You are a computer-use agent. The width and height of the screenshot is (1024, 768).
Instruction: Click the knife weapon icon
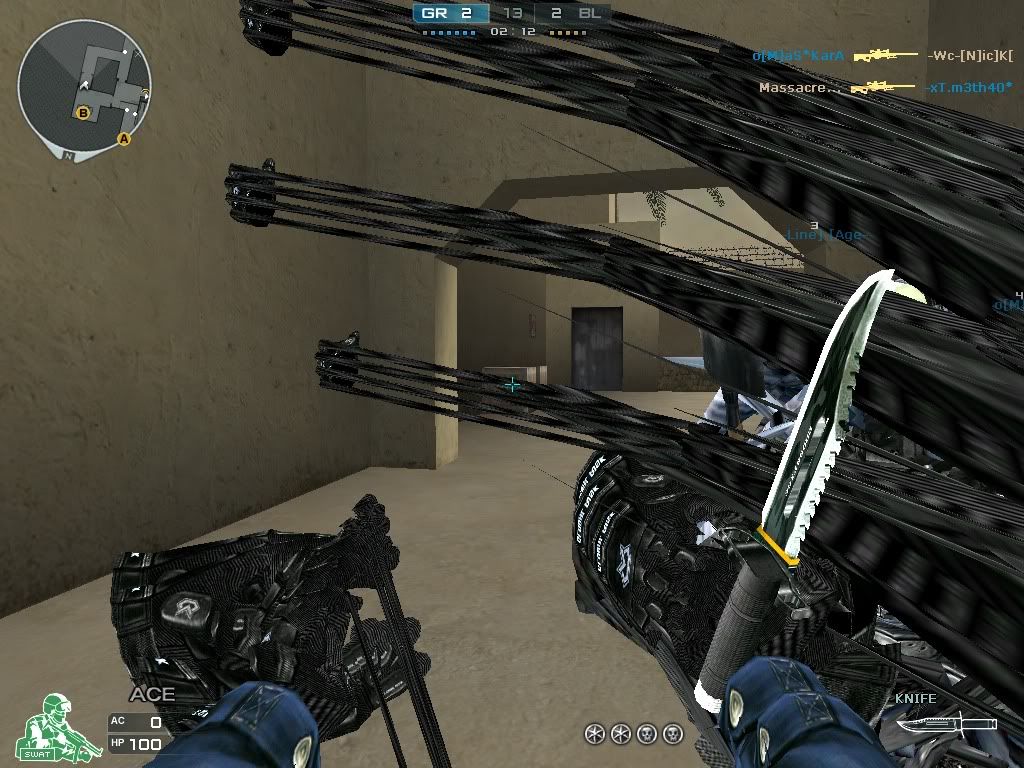945,723
